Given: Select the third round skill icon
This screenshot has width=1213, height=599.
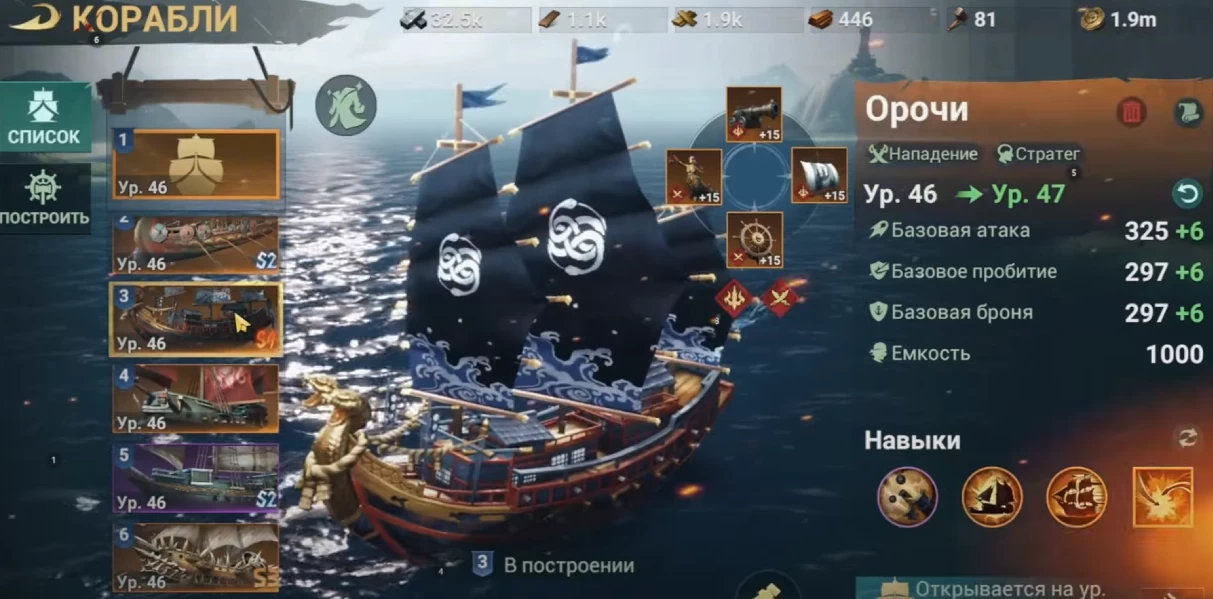Looking at the screenshot, I should [x=1077, y=497].
